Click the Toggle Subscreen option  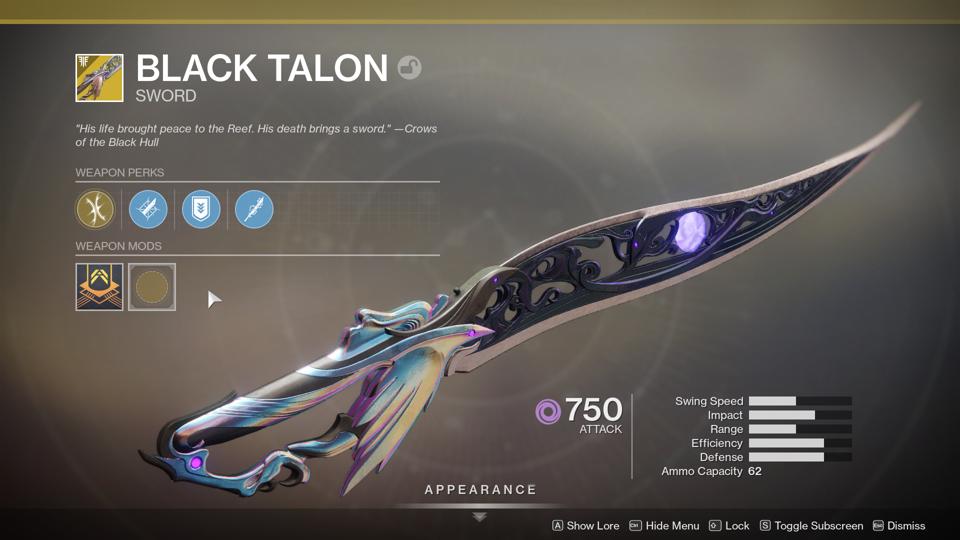click(x=811, y=526)
